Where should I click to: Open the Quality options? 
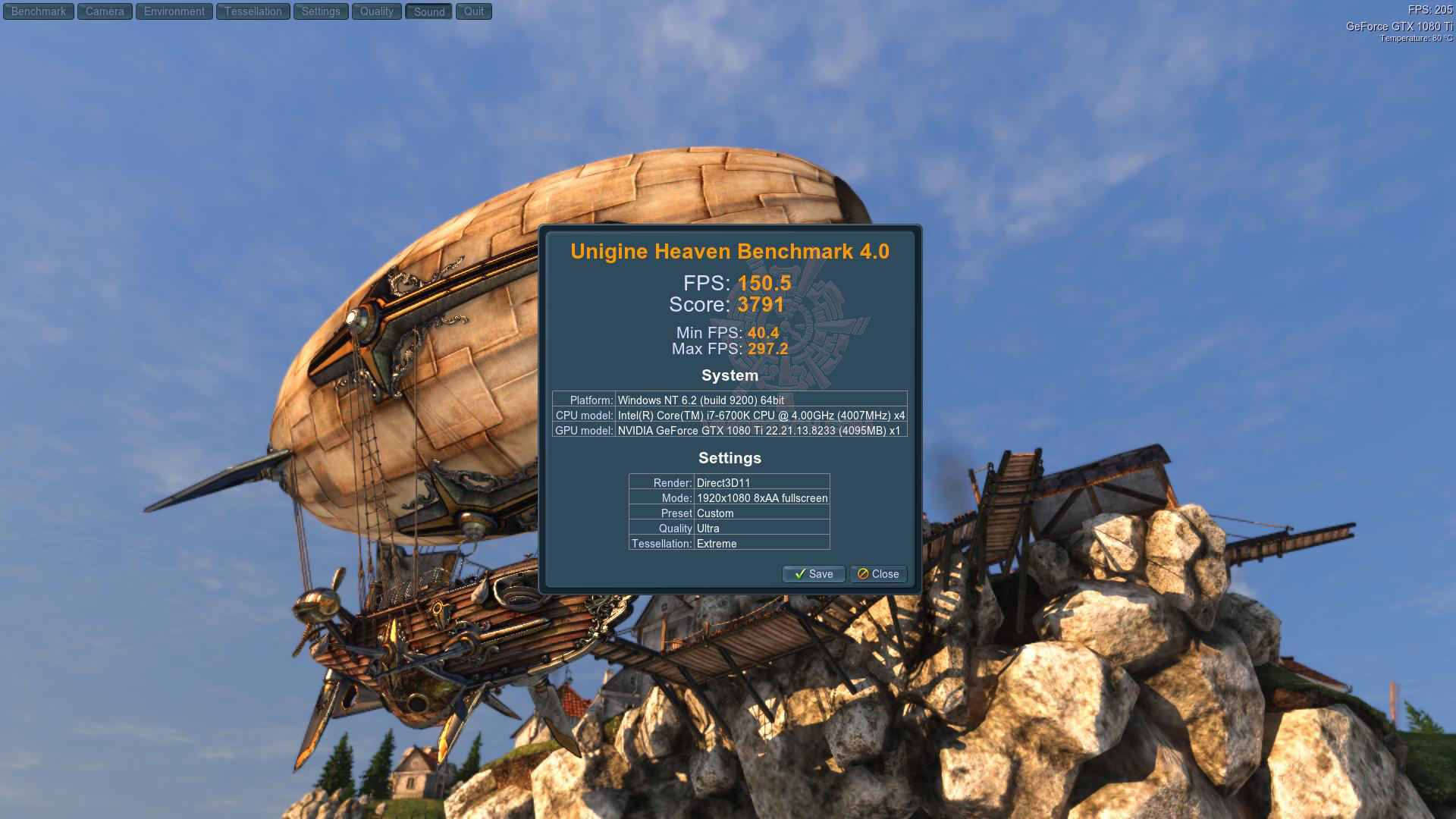point(377,11)
